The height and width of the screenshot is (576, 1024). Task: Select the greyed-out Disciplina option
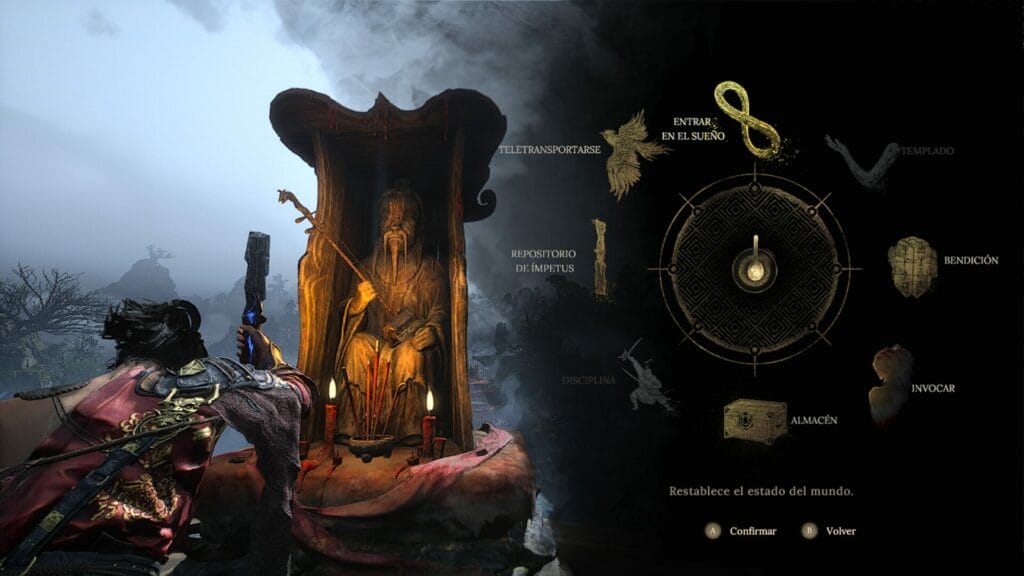646,378
